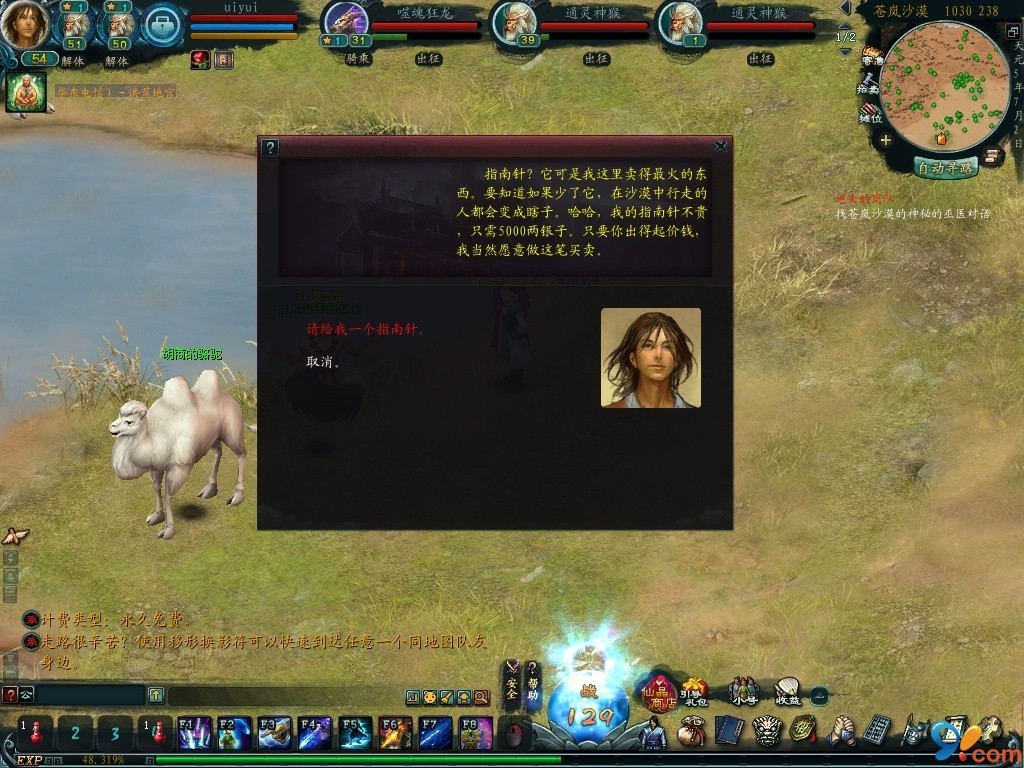Click the 骑乘 button under the dragon mount
The height and width of the screenshot is (768, 1024).
point(359,59)
